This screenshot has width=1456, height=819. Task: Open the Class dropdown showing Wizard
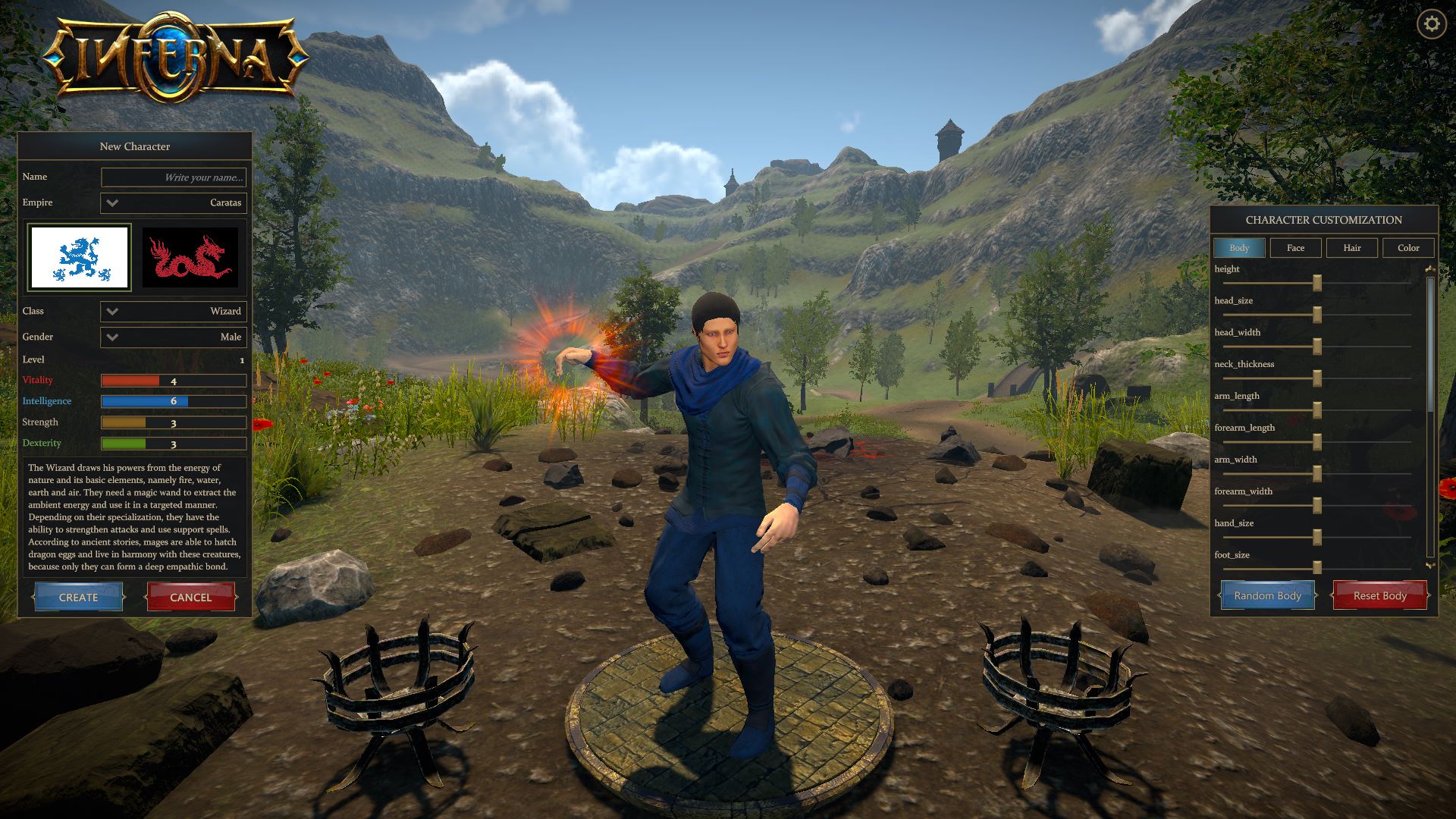173,311
